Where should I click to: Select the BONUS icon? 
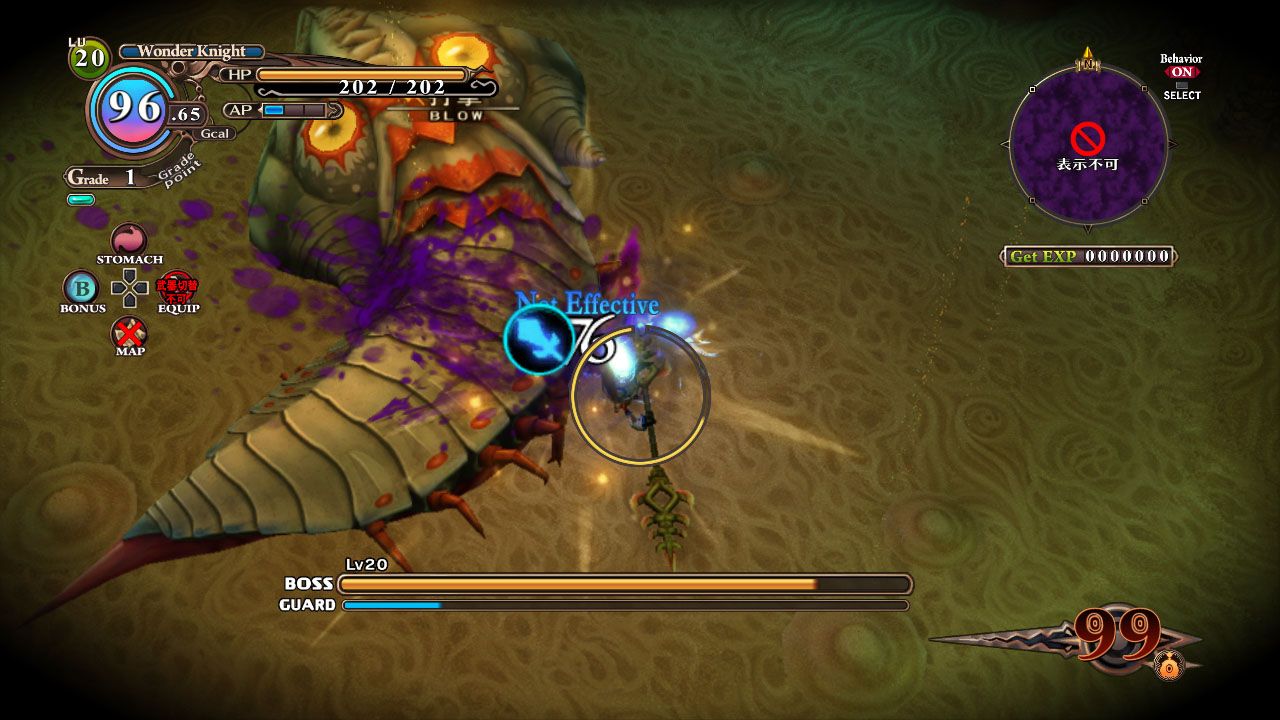[x=81, y=292]
